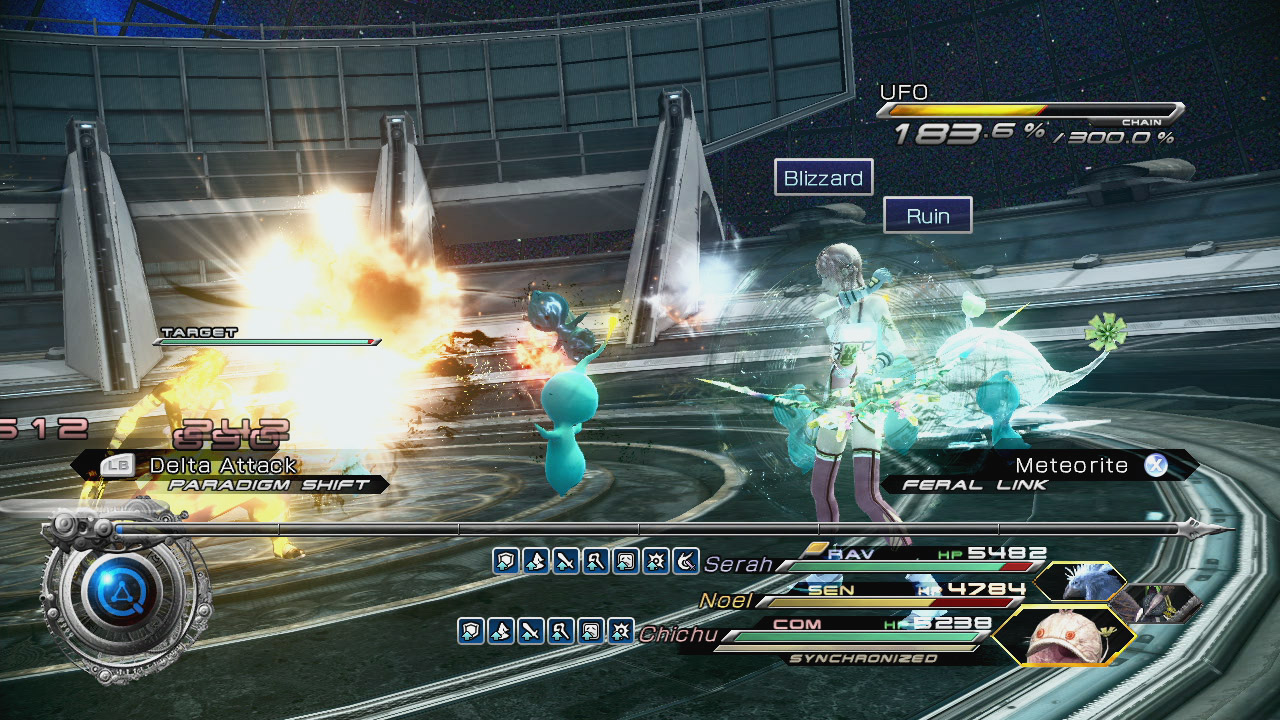Click the Chichu monster portrait

point(1062,636)
